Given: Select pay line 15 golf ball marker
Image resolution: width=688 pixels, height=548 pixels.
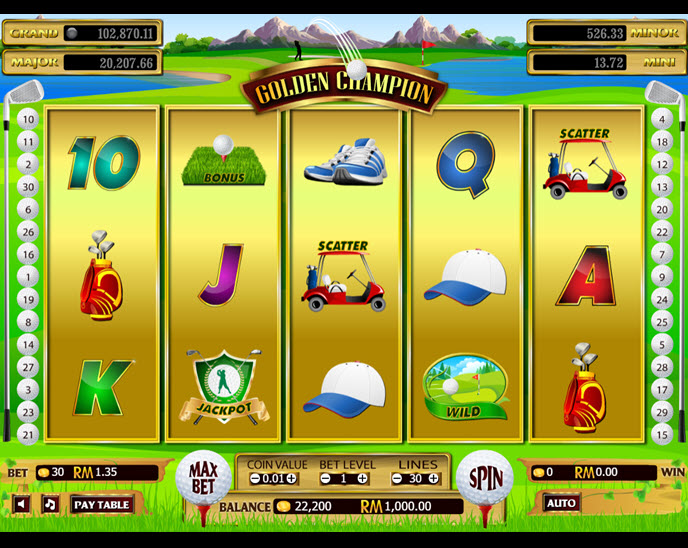Looking at the screenshot, I should pos(661,434).
